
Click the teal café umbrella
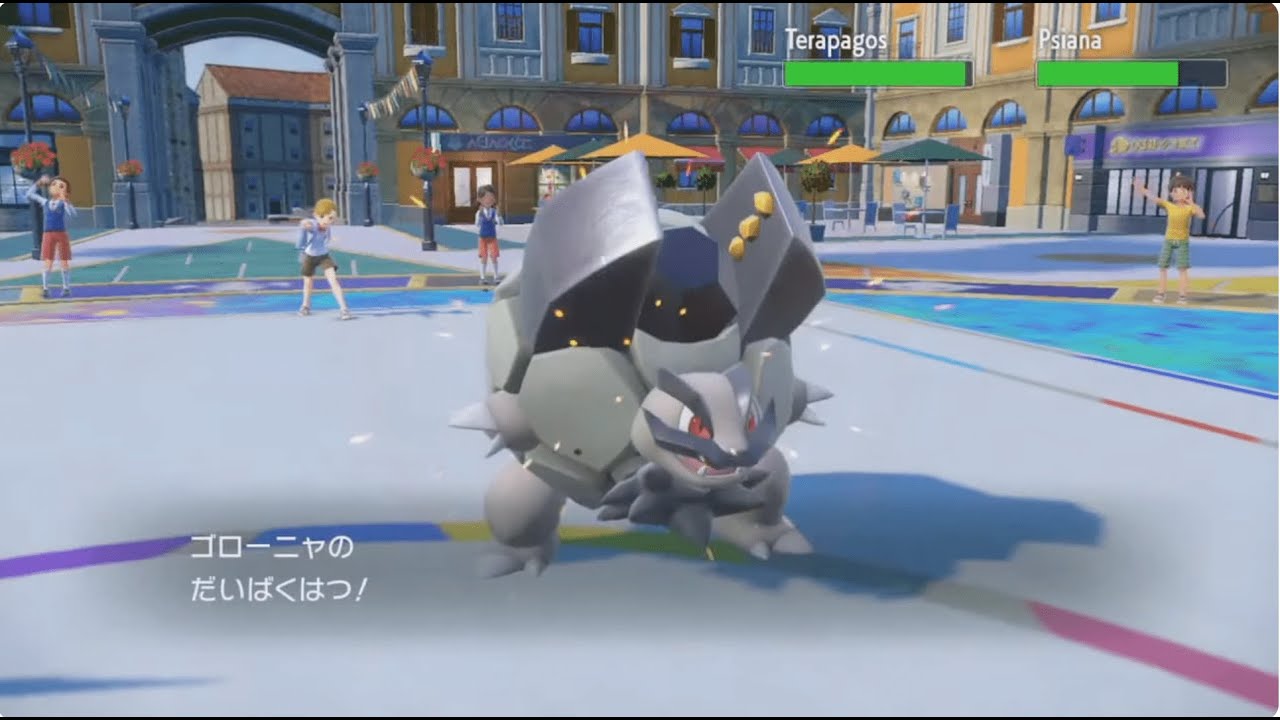pos(930,155)
